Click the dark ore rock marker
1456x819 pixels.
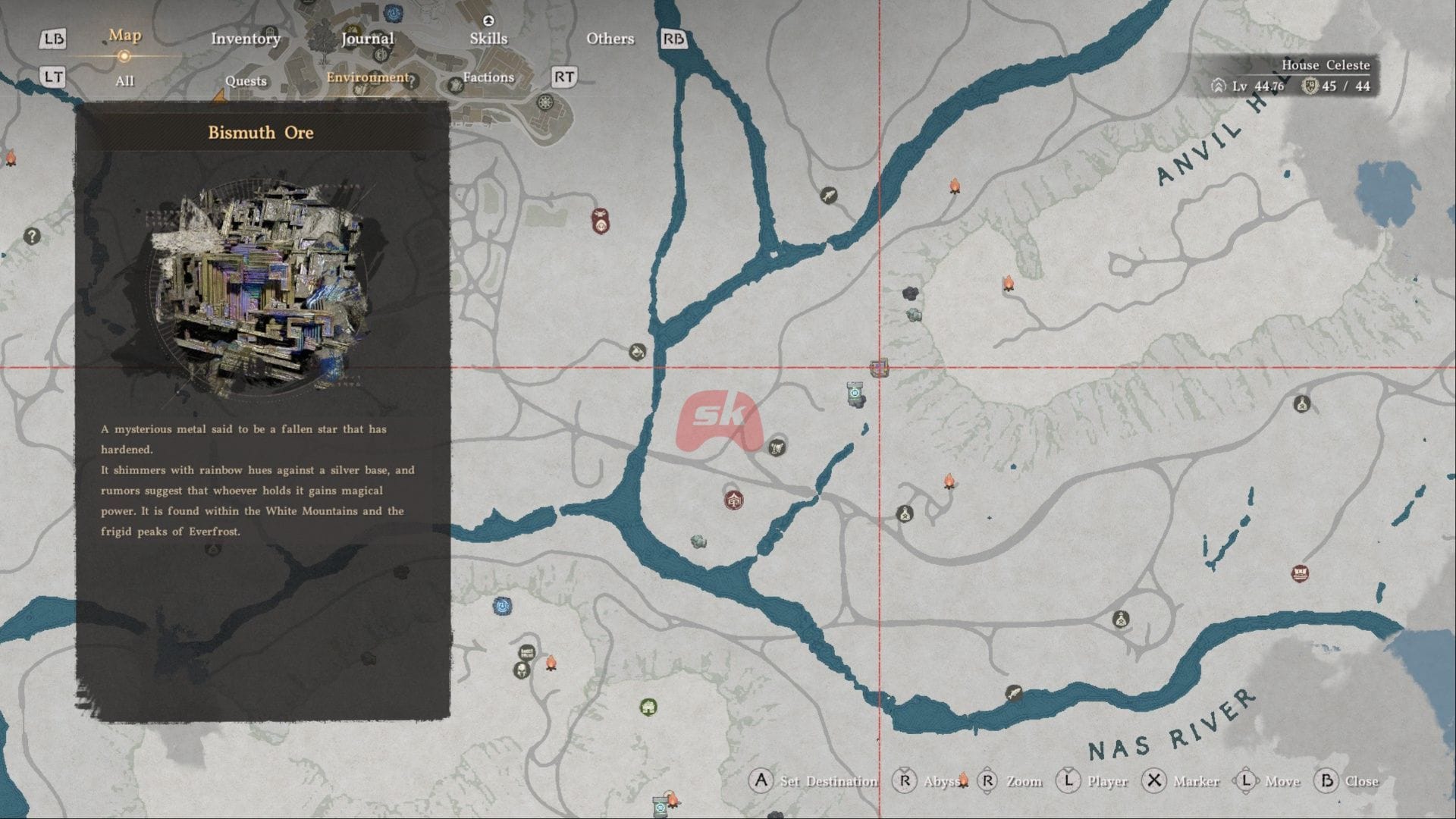pos(910,293)
